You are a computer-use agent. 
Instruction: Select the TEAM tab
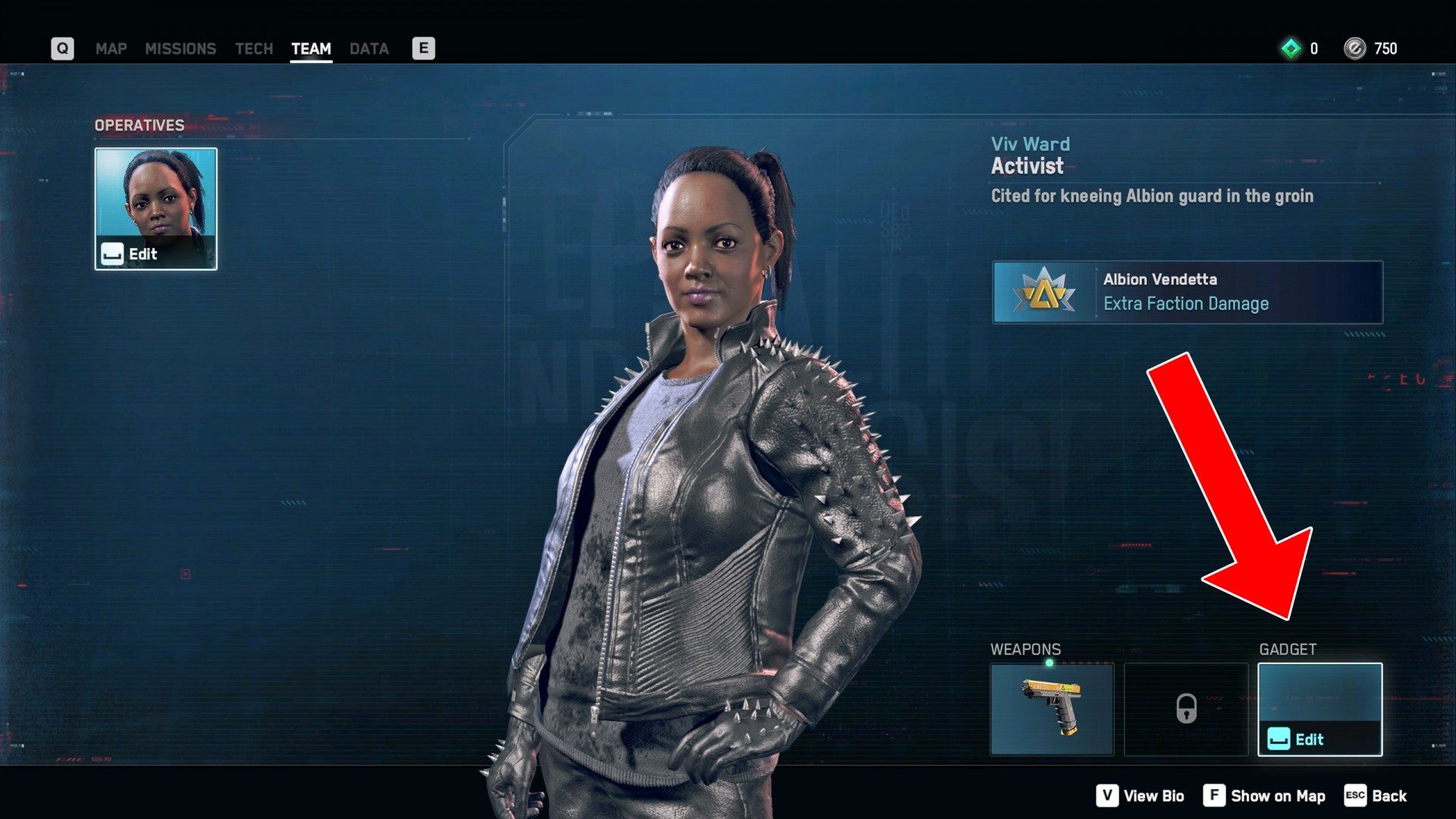pos(311,49)
